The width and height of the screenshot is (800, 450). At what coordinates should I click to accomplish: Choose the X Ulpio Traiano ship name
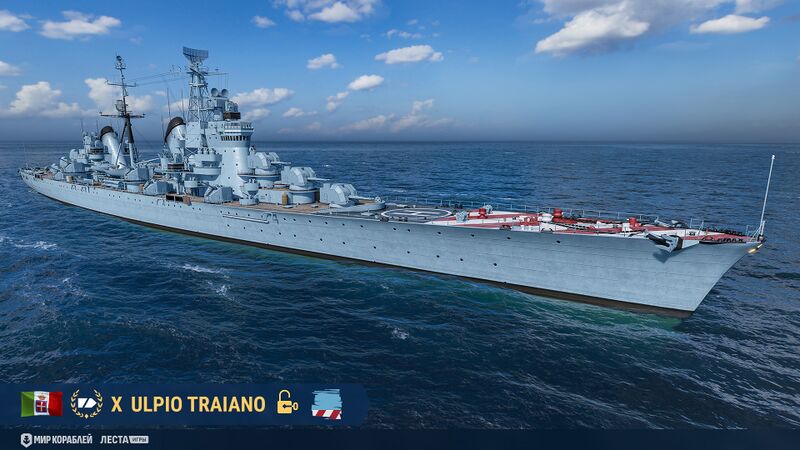[x=188, y=404]
